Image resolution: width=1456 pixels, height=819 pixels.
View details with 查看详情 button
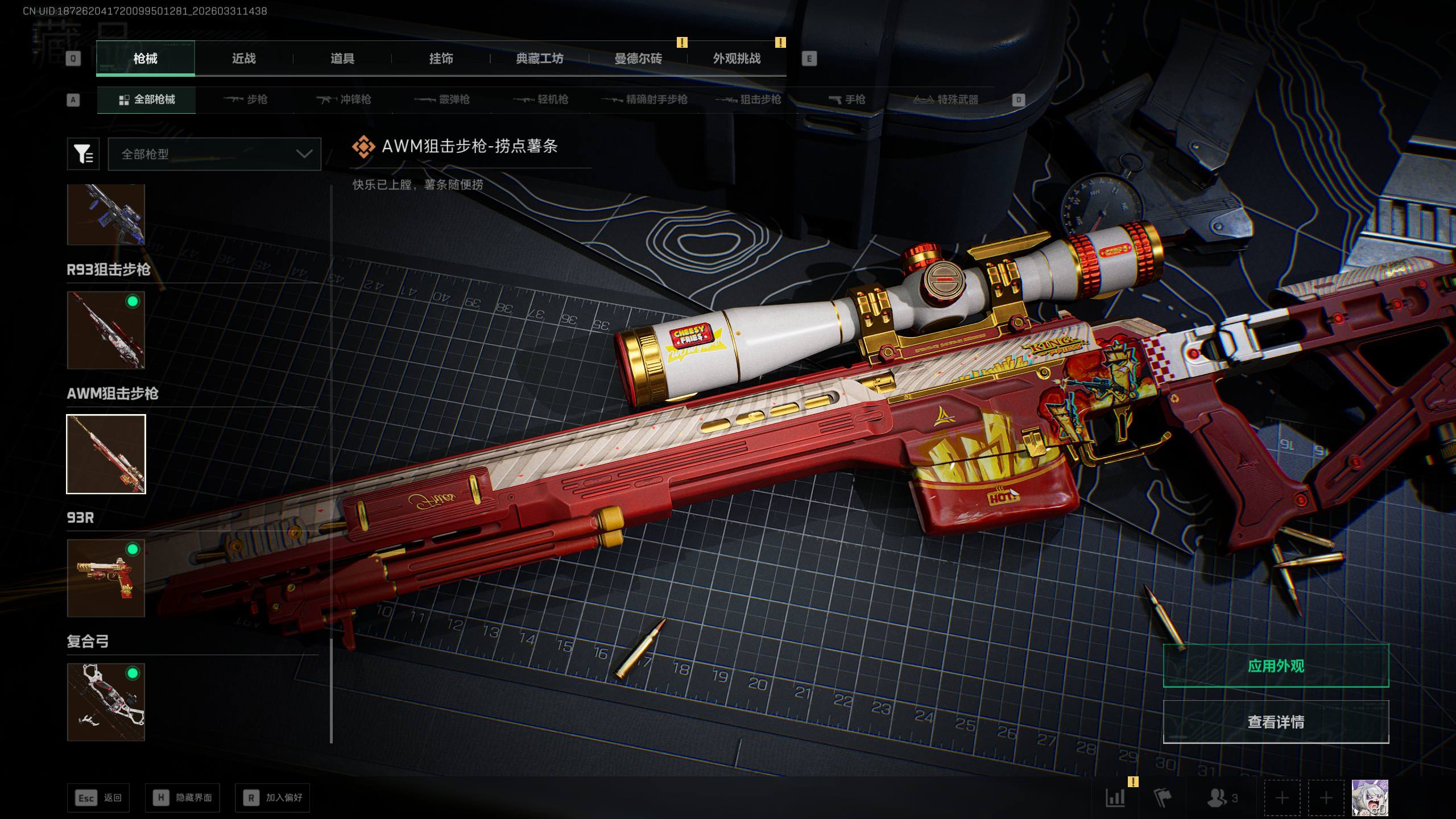1276,722
